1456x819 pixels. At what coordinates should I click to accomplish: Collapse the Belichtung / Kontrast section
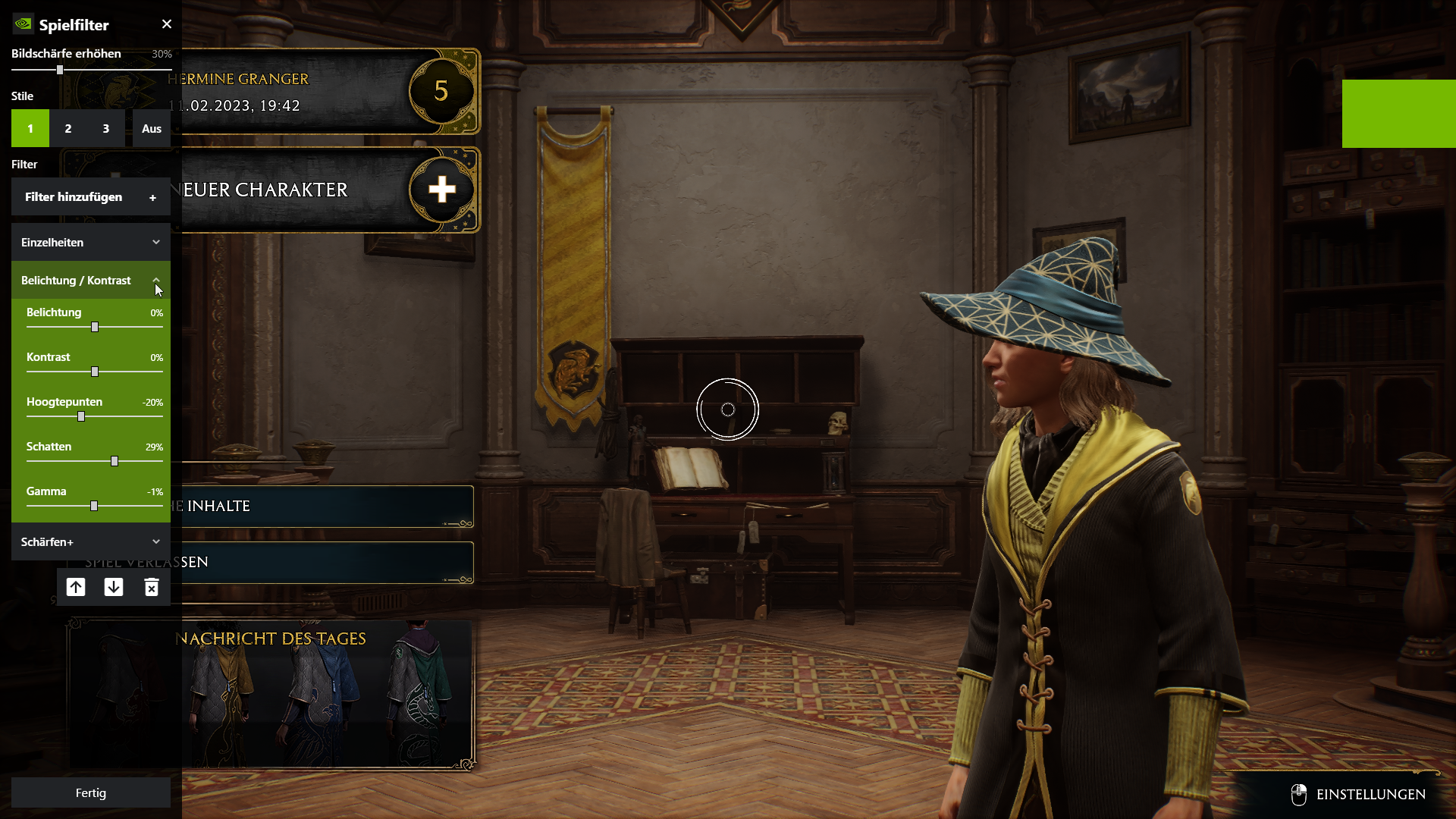157,280
